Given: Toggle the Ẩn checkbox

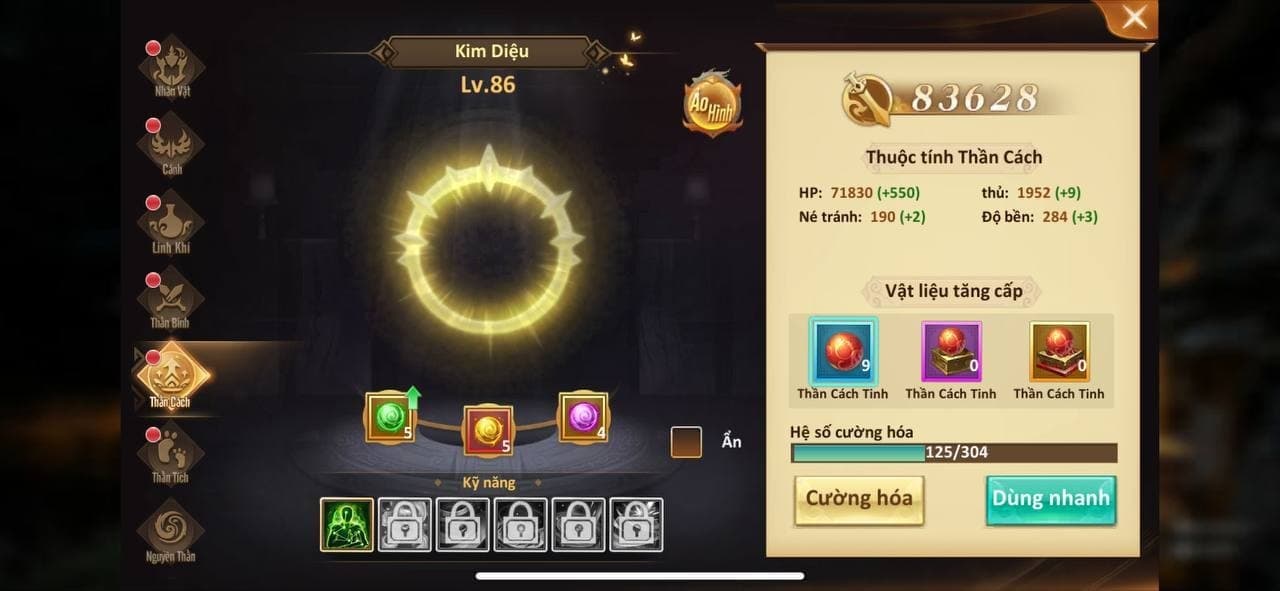Looking at the screenshot, I should point(686,442).
